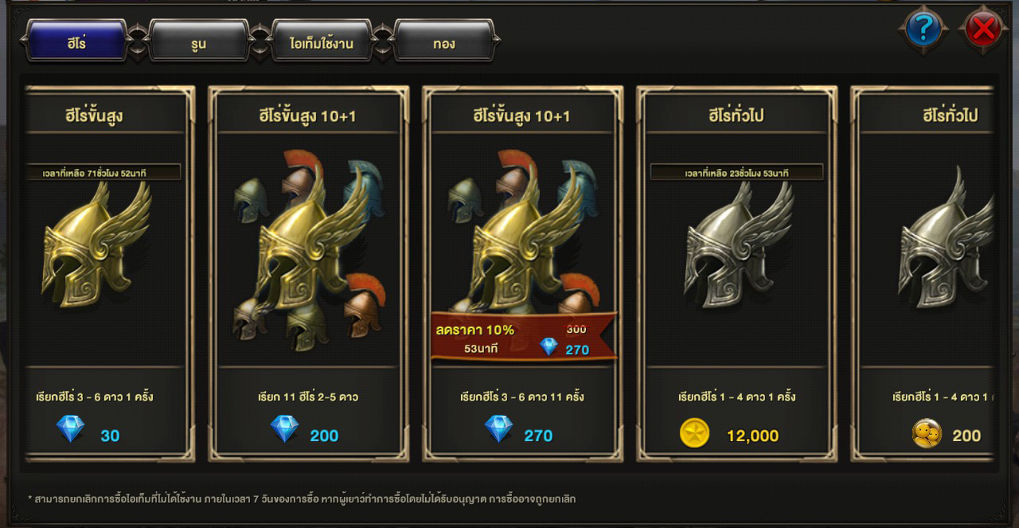1019x528 pixels.
Task: Switch to the ฮีโร่ tab
Action: tap(76, 41)
